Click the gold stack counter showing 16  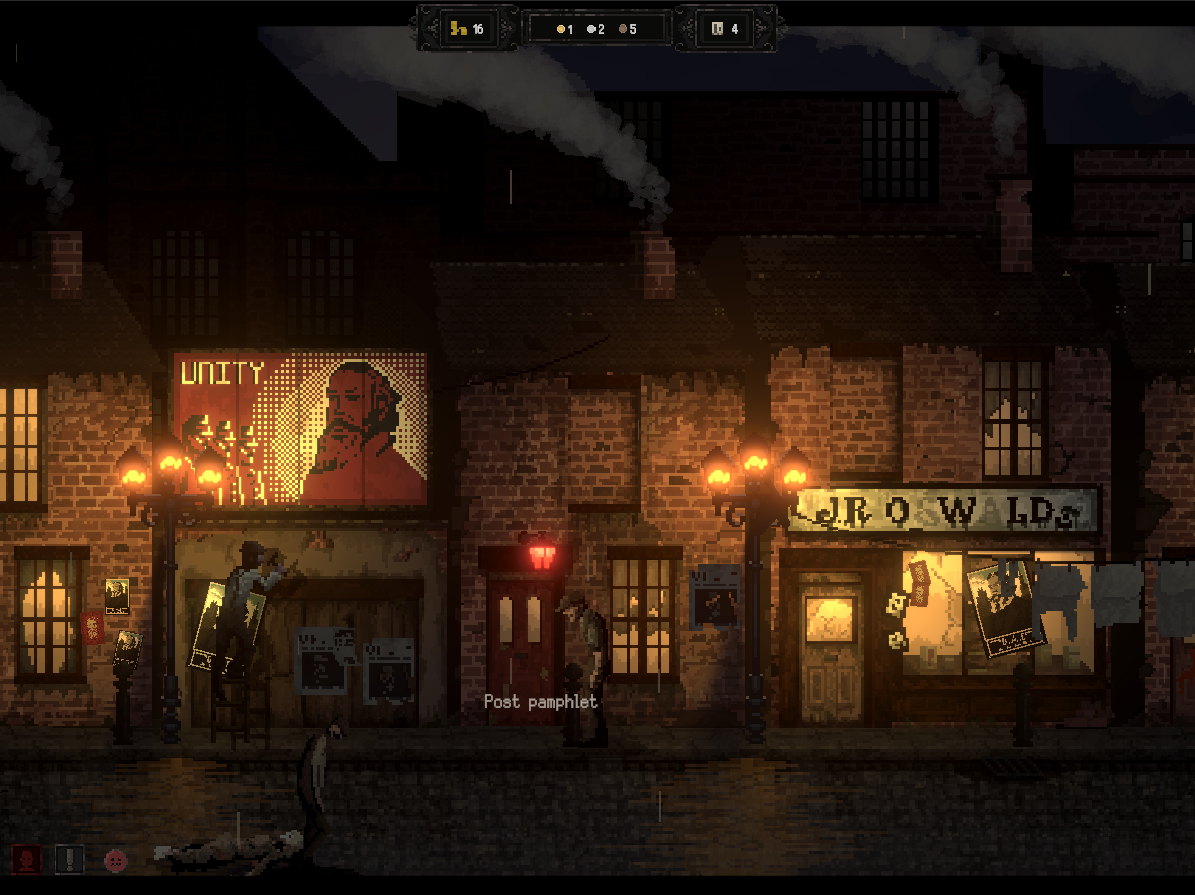[x=467, y=29]
